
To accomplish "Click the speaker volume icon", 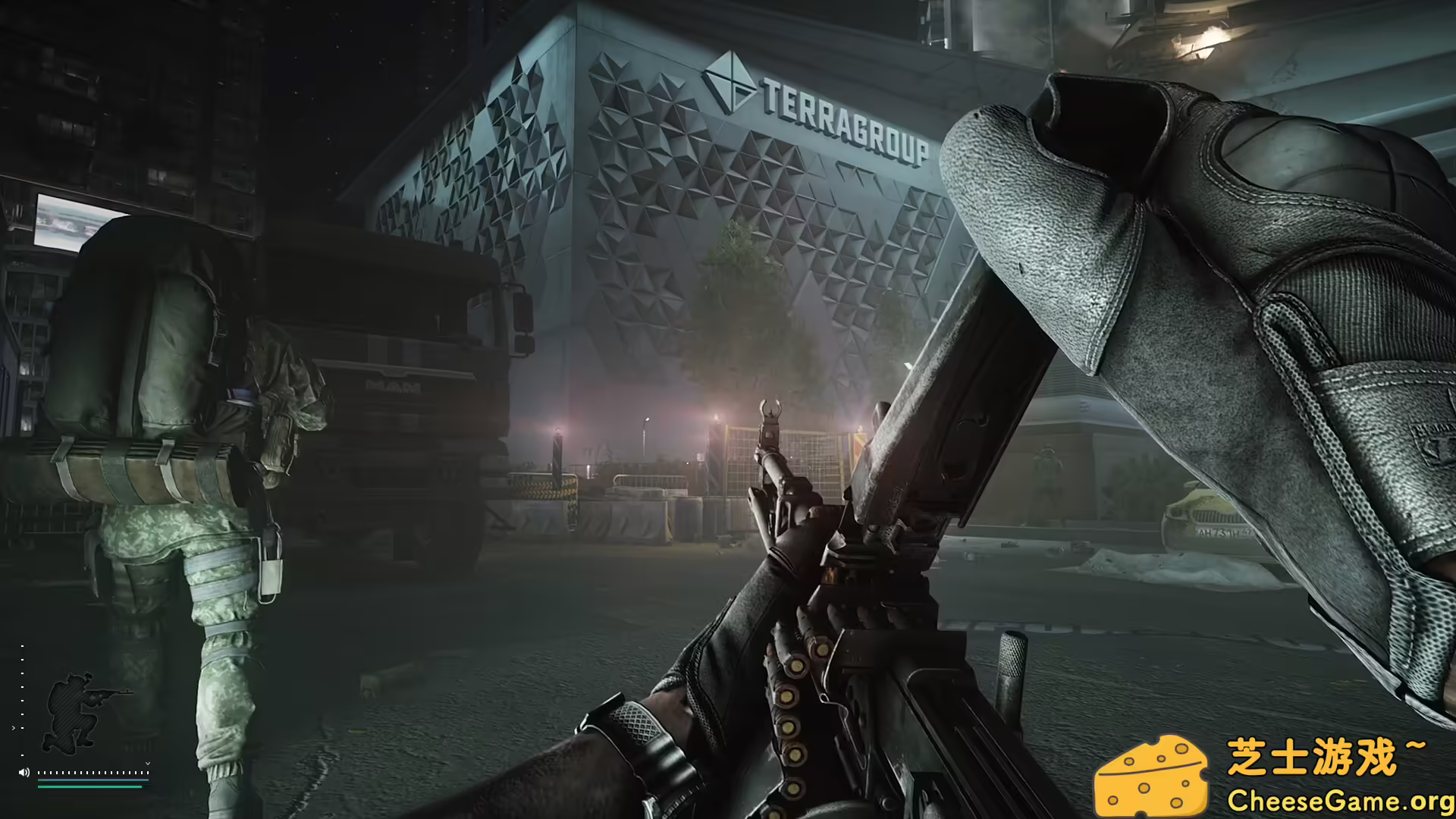I will click(24, 772).
